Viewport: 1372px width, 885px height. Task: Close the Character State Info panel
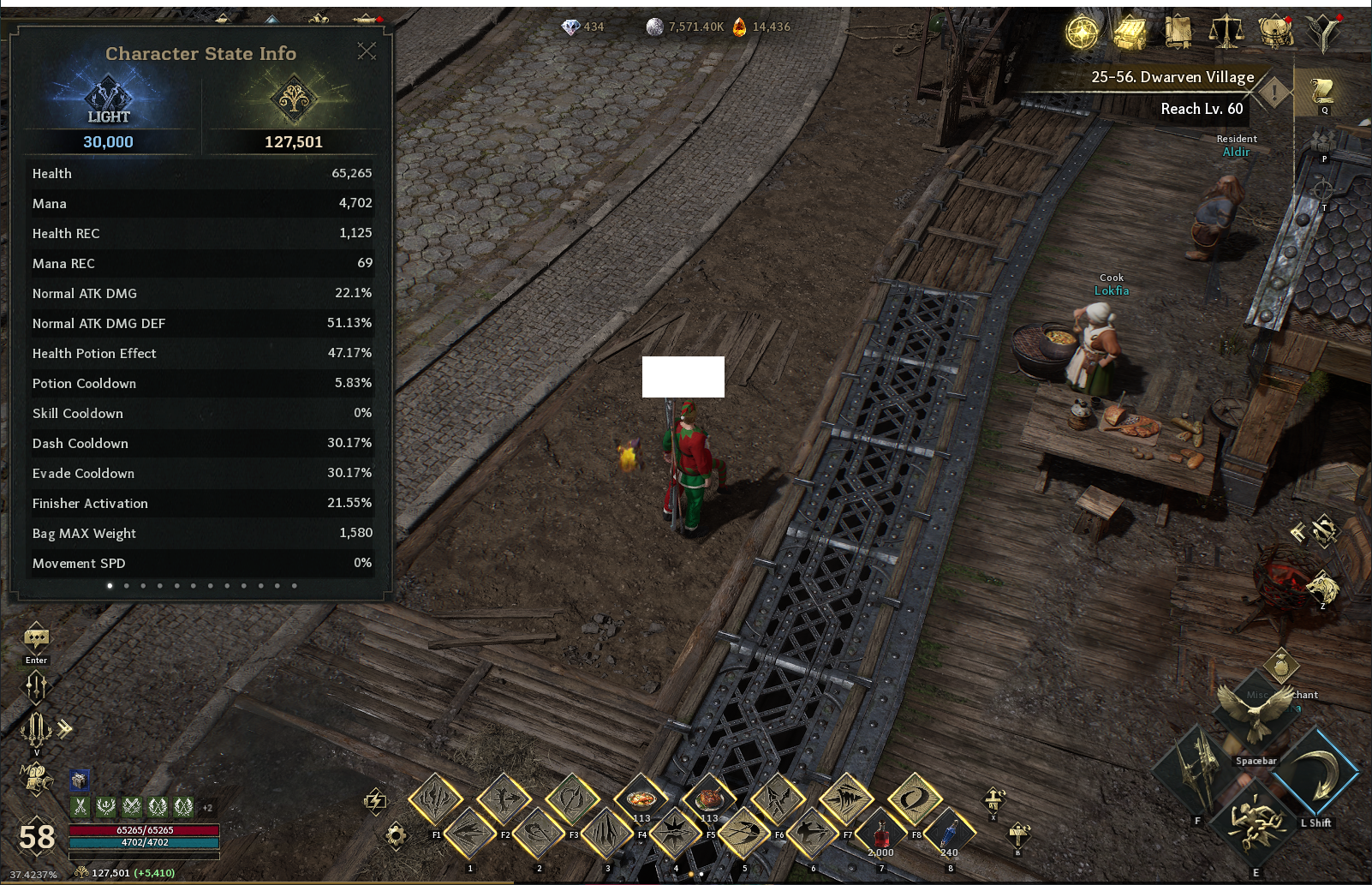coord(367,51)
